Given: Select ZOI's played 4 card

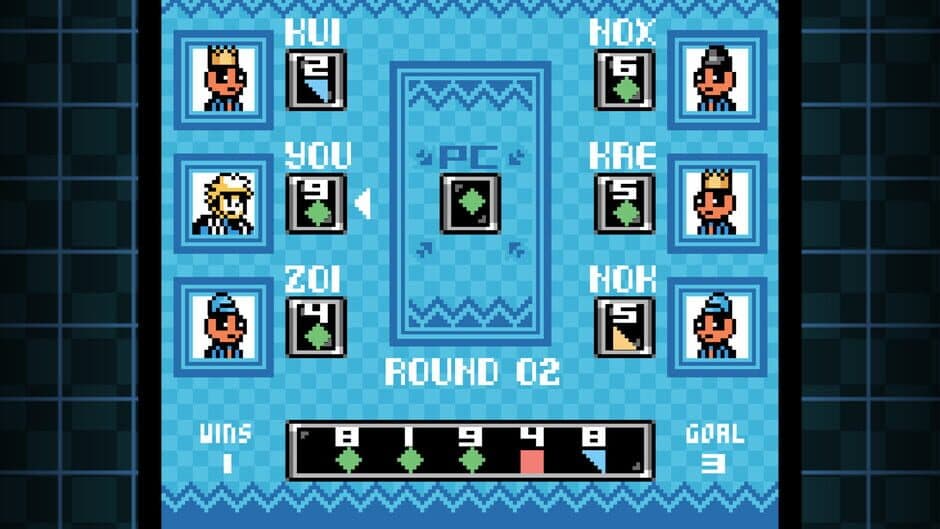Looking at the screenshot, I should pyautogui.click(x=316, y=327).
